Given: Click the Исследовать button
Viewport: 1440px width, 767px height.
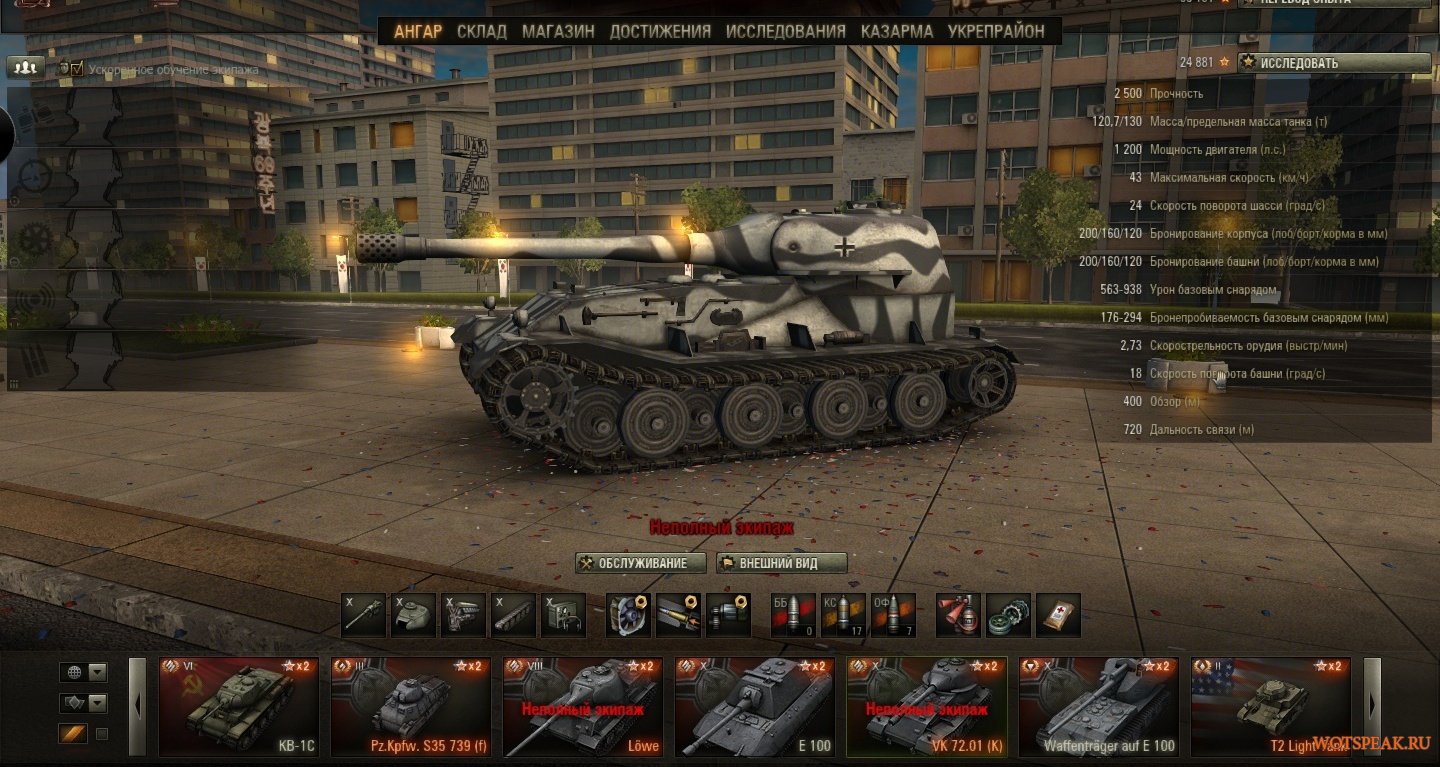Looking at the screenshot, I should (x=1334, y=63).
